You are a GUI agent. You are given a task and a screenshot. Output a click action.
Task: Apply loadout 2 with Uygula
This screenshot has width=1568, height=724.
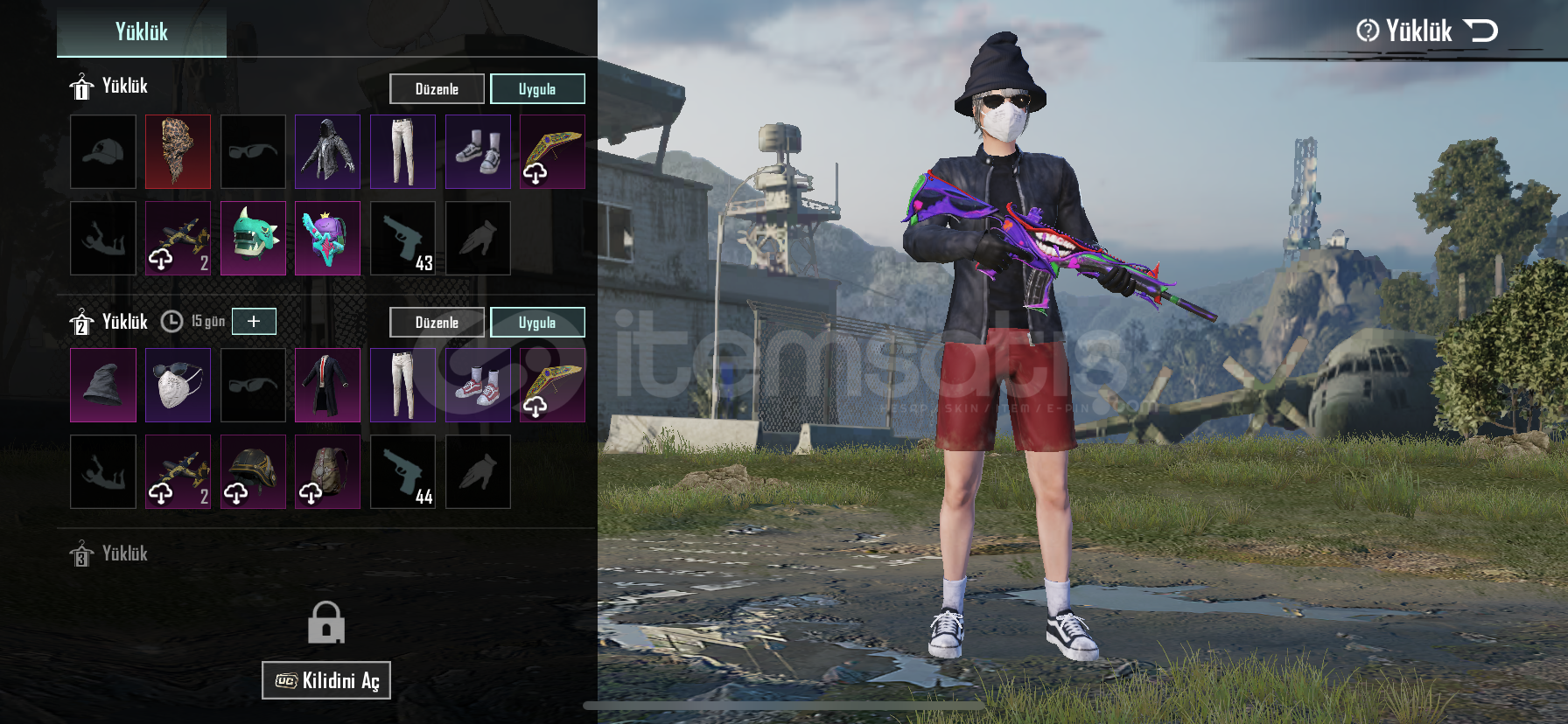click(537, 323)
